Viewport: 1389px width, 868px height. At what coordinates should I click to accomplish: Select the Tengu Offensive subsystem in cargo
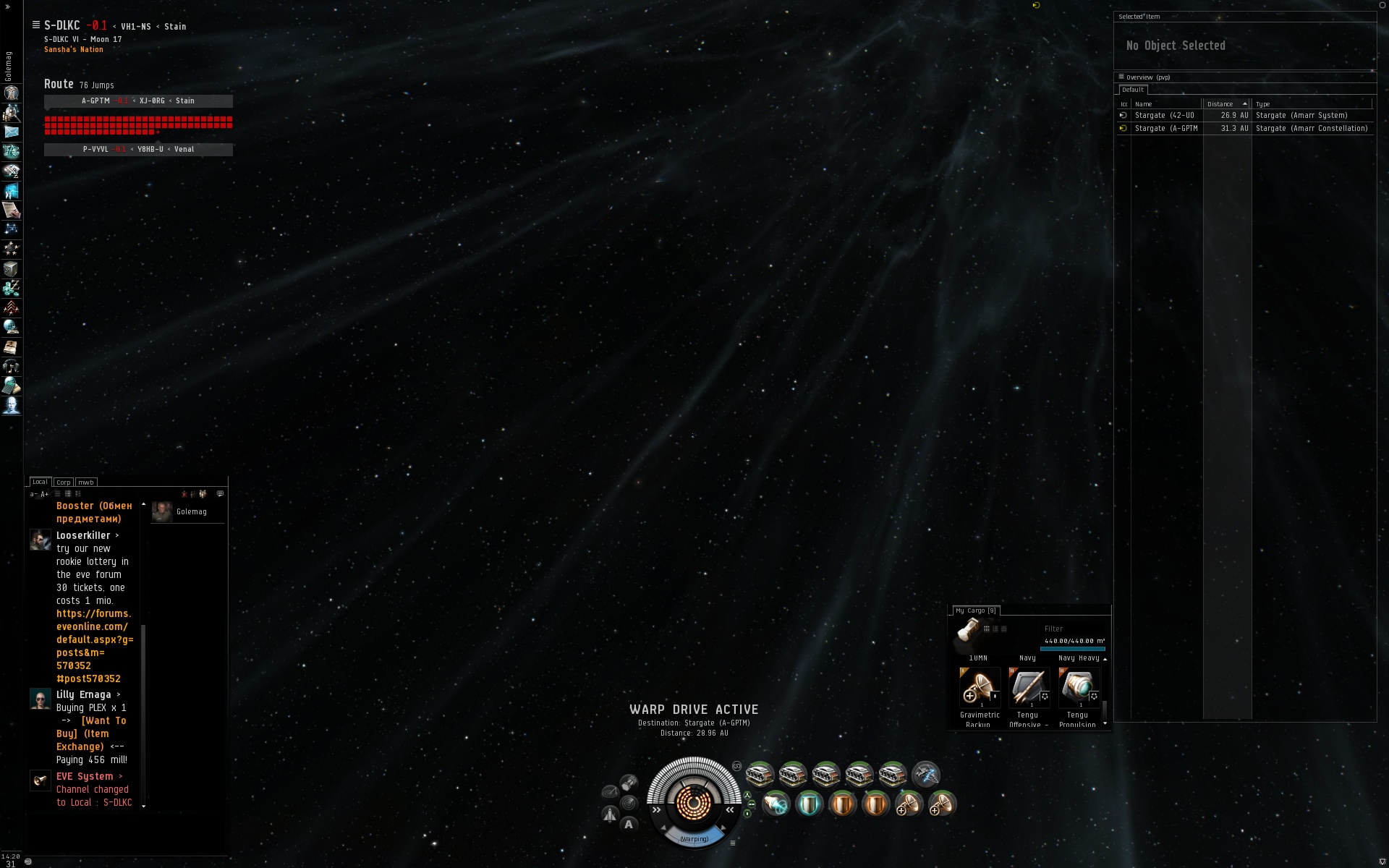click(x=1028, y=687)
